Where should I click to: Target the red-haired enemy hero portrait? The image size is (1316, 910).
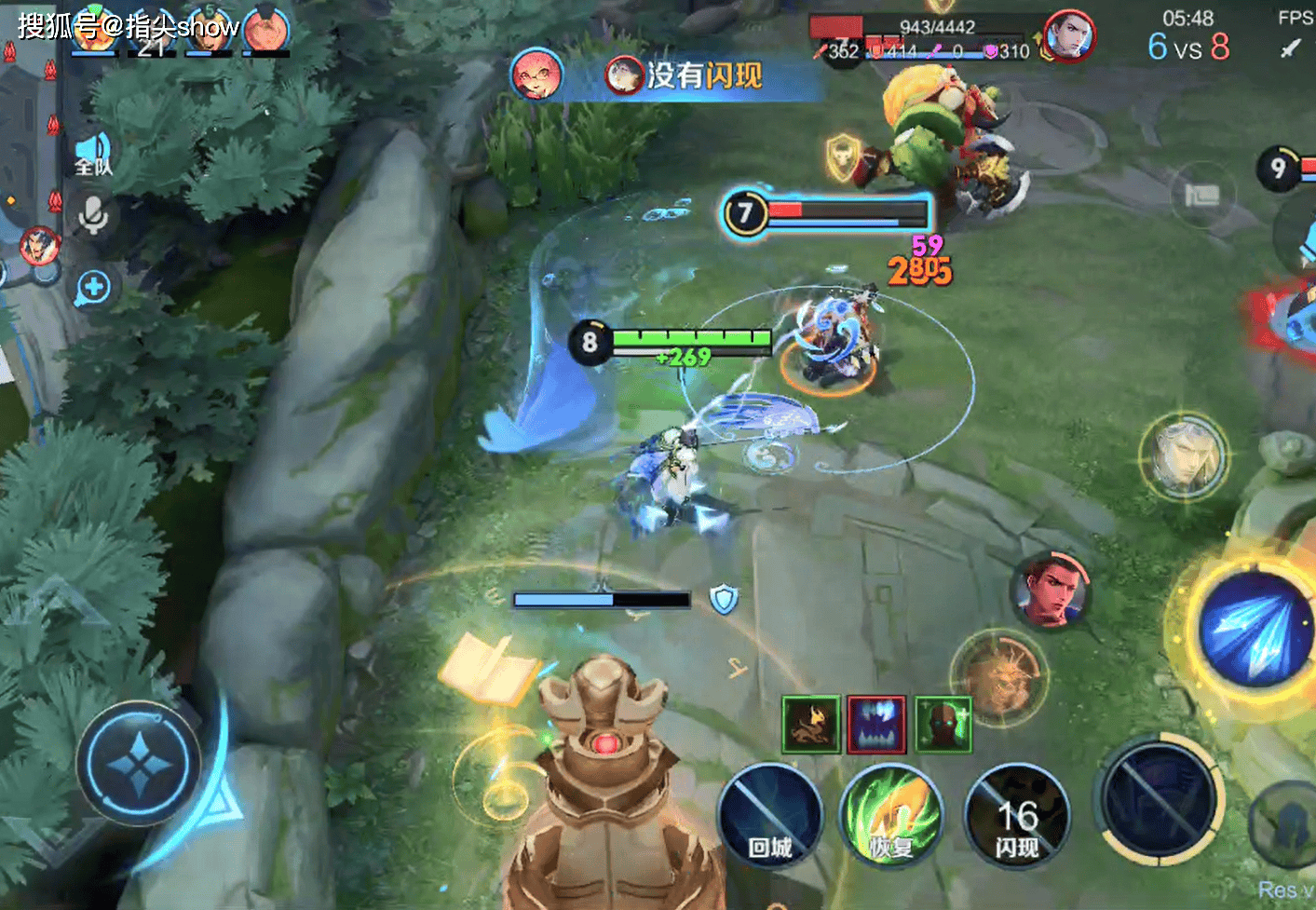pyautogui.click(x=1051, y=590)
